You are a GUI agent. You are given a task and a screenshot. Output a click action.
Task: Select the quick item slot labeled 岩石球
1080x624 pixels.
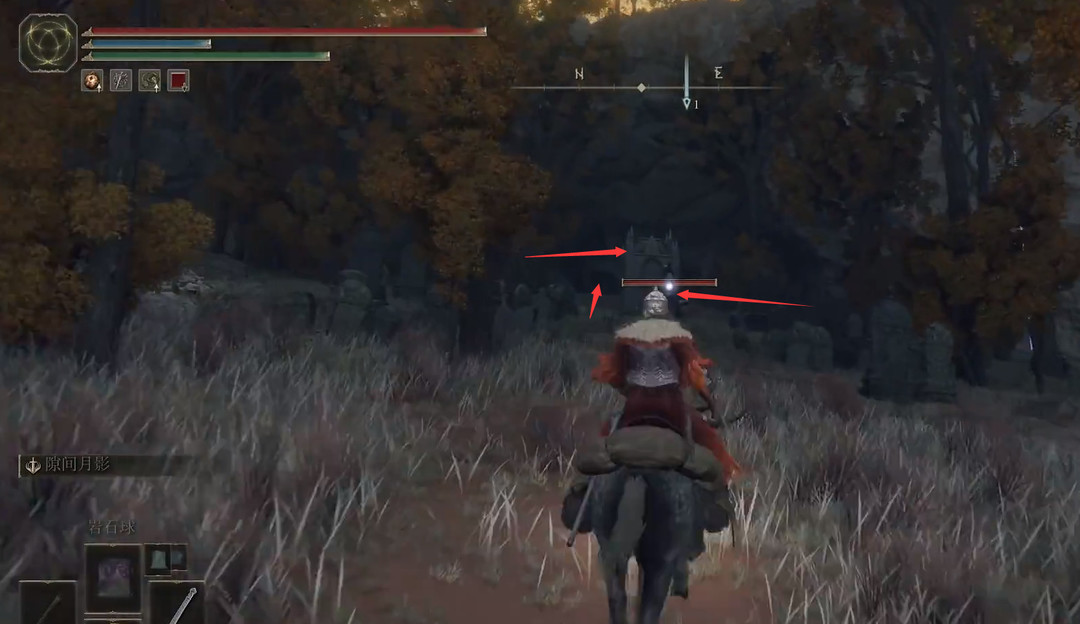(x=112, y=577)
